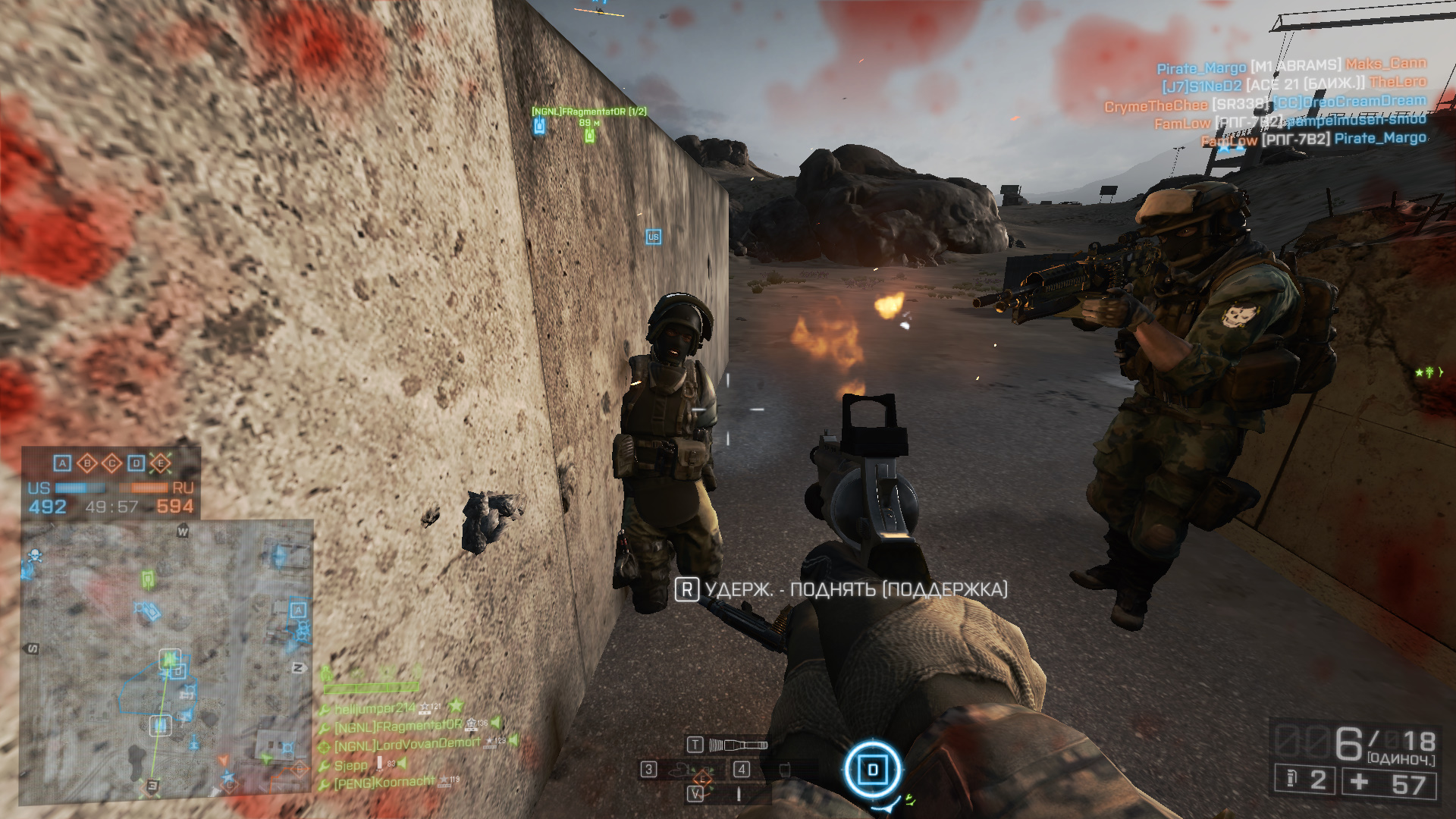
Task: Expand the [NGNL]FRagmentatOR (1/2) squadmate tag
Action: (591, 111)
